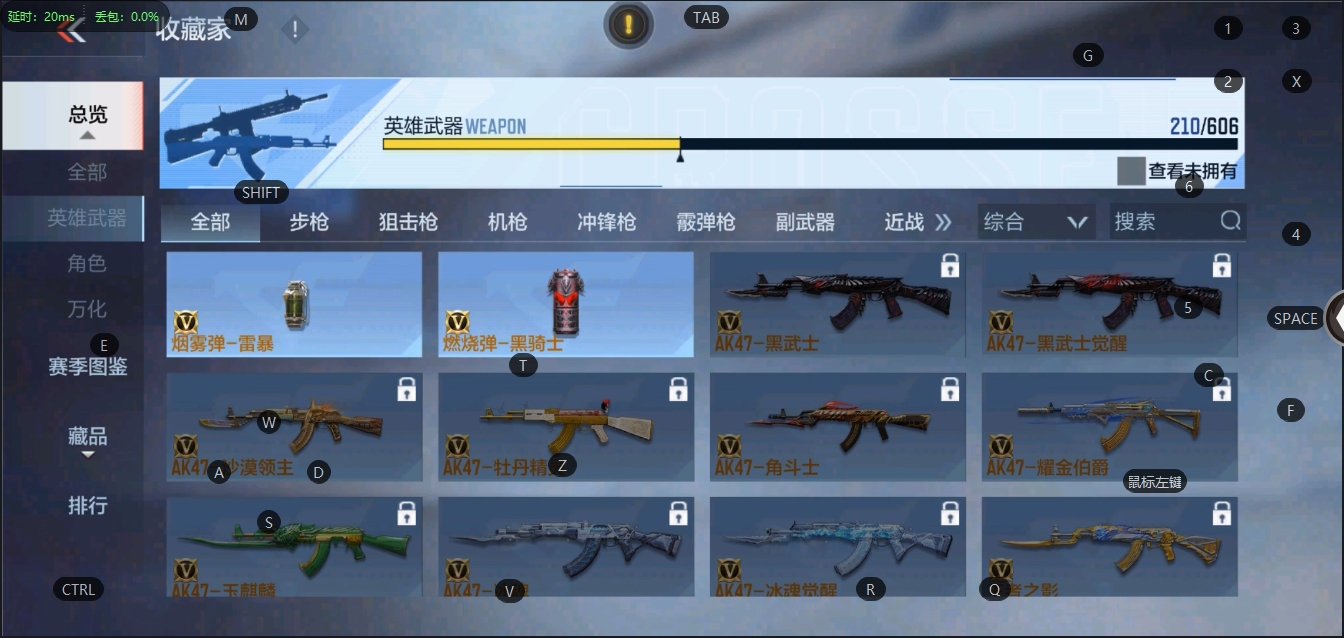Open the 综合 sort dropdown
The width and height of the screenshot is (1344, 638).
tap(1035, 222)
